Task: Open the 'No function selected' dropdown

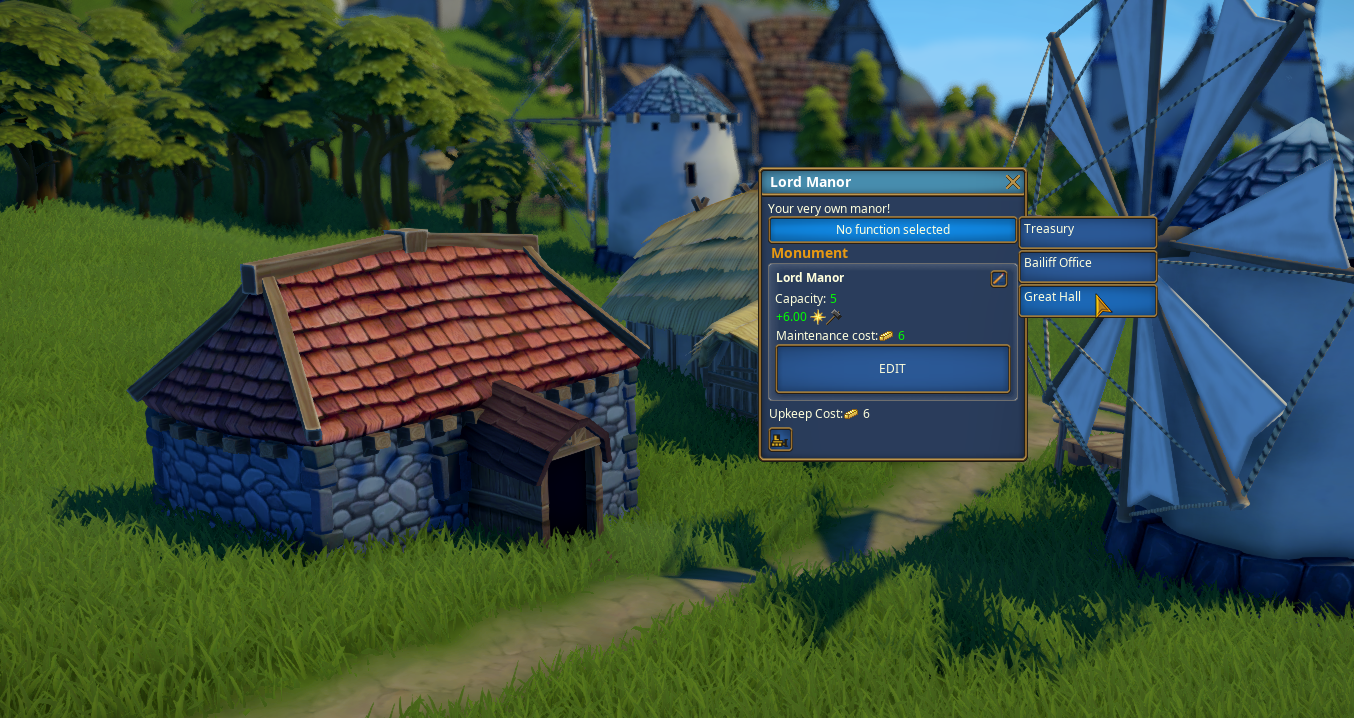Action: [892, 230]
